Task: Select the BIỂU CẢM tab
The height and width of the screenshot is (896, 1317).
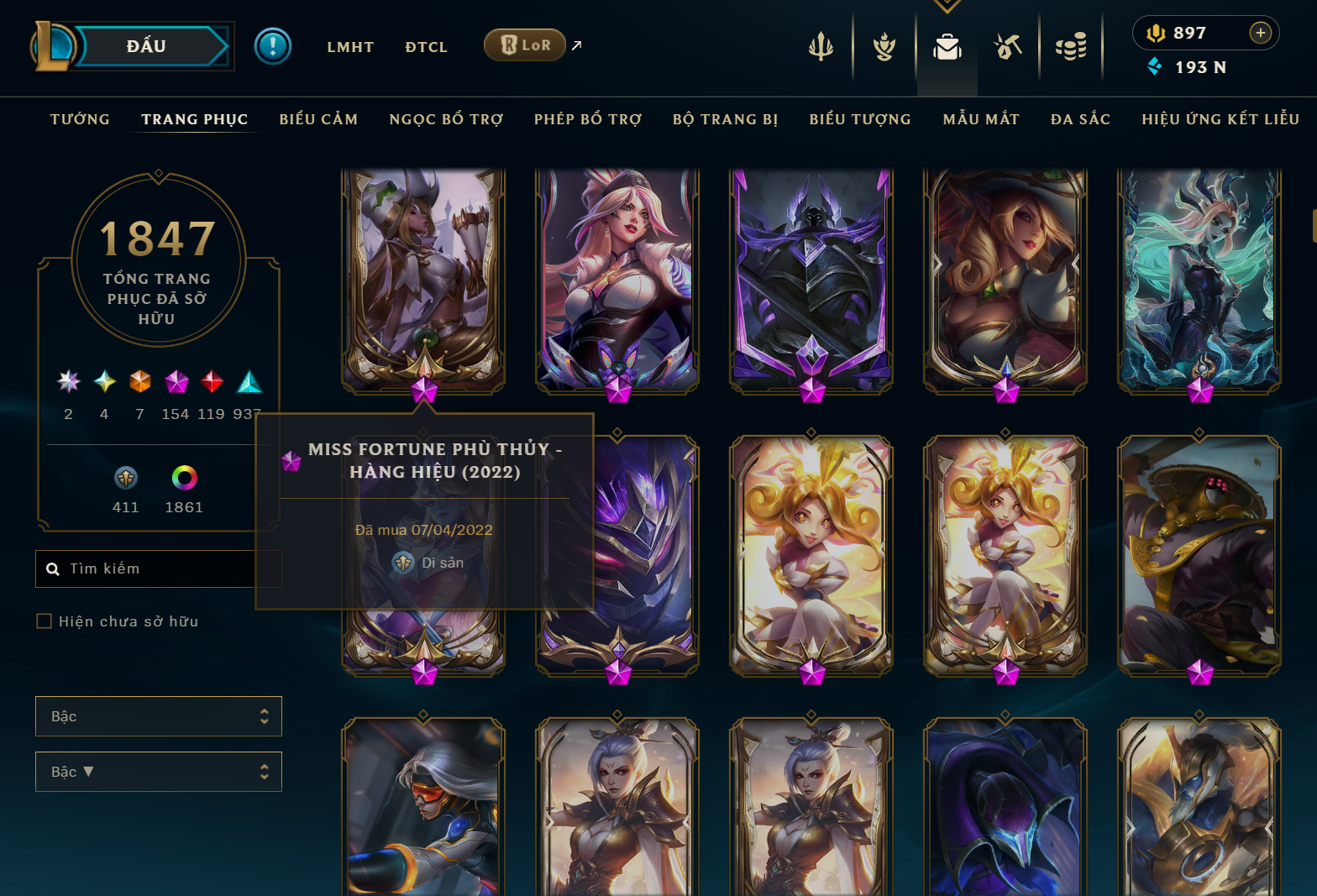Action: (318, 119)
